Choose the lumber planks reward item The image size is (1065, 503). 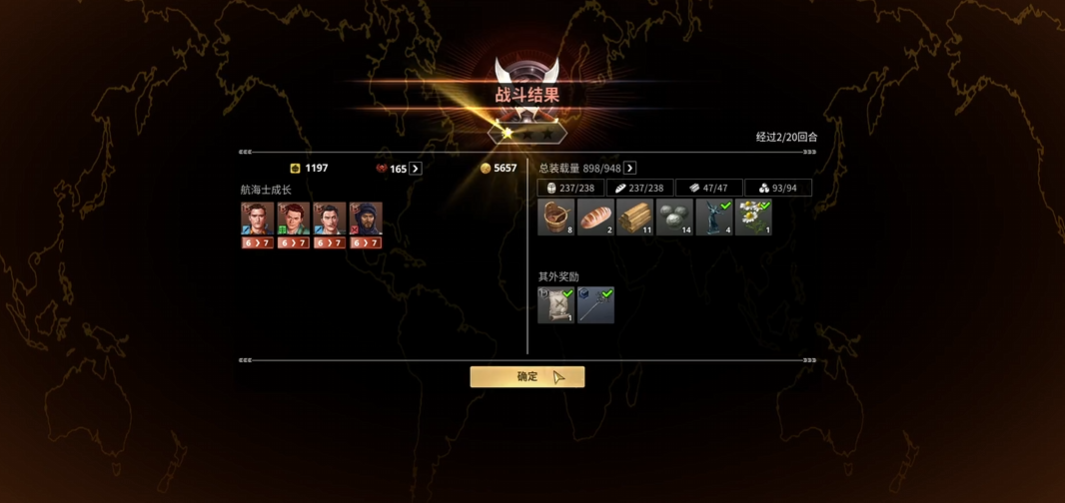click(635, 217)
